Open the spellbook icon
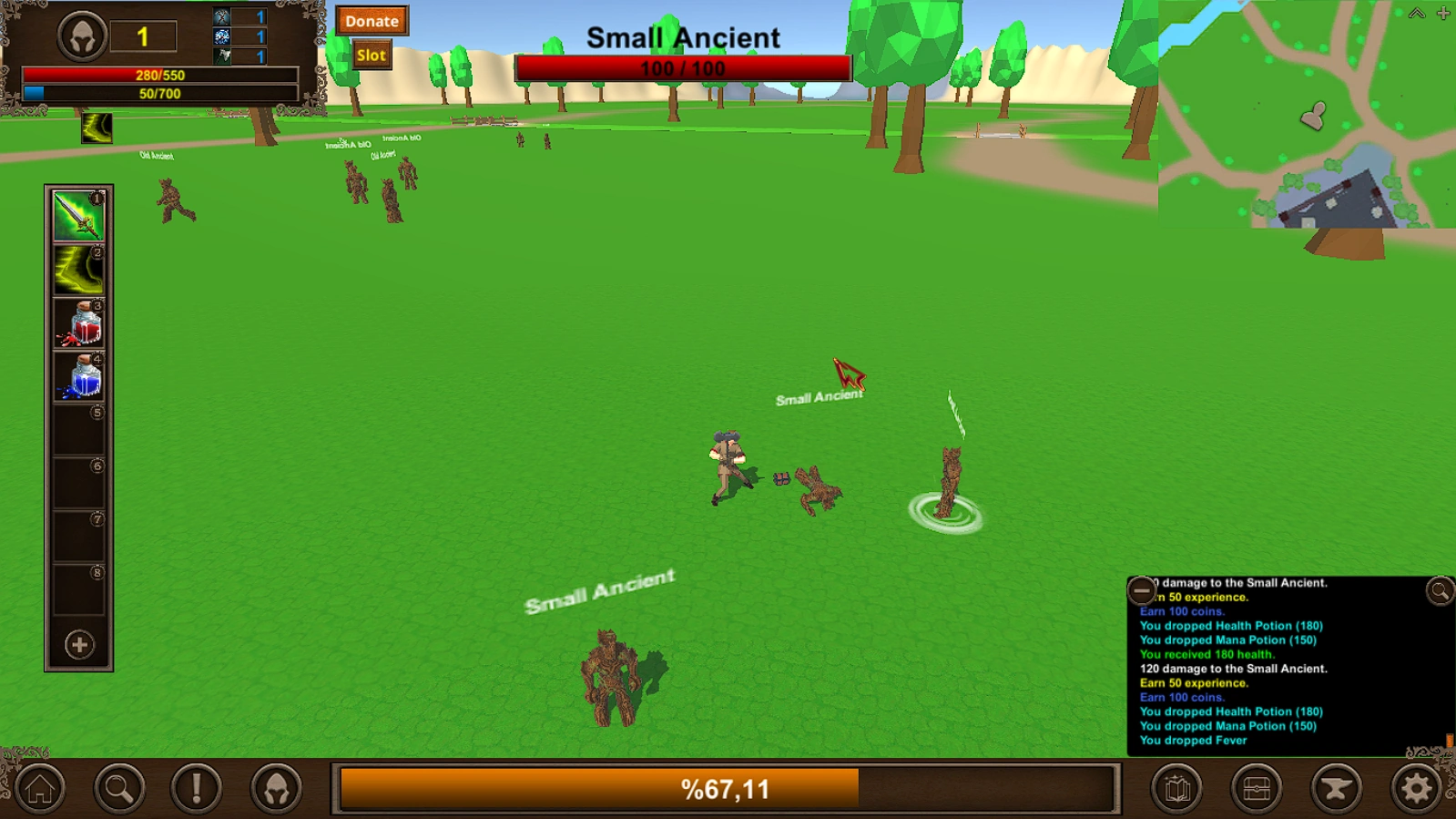1456x819 pixels. coord(1178,789)
